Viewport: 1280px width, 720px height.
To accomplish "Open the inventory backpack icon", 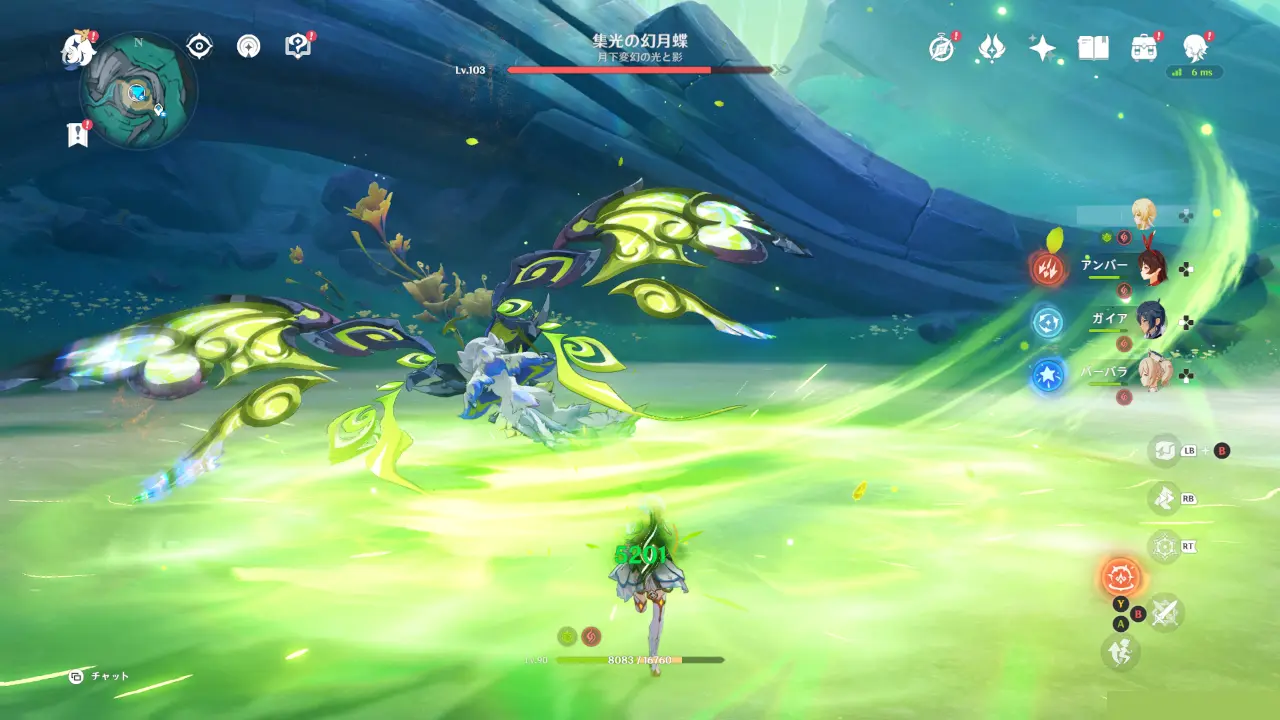I will (1144, 48).
